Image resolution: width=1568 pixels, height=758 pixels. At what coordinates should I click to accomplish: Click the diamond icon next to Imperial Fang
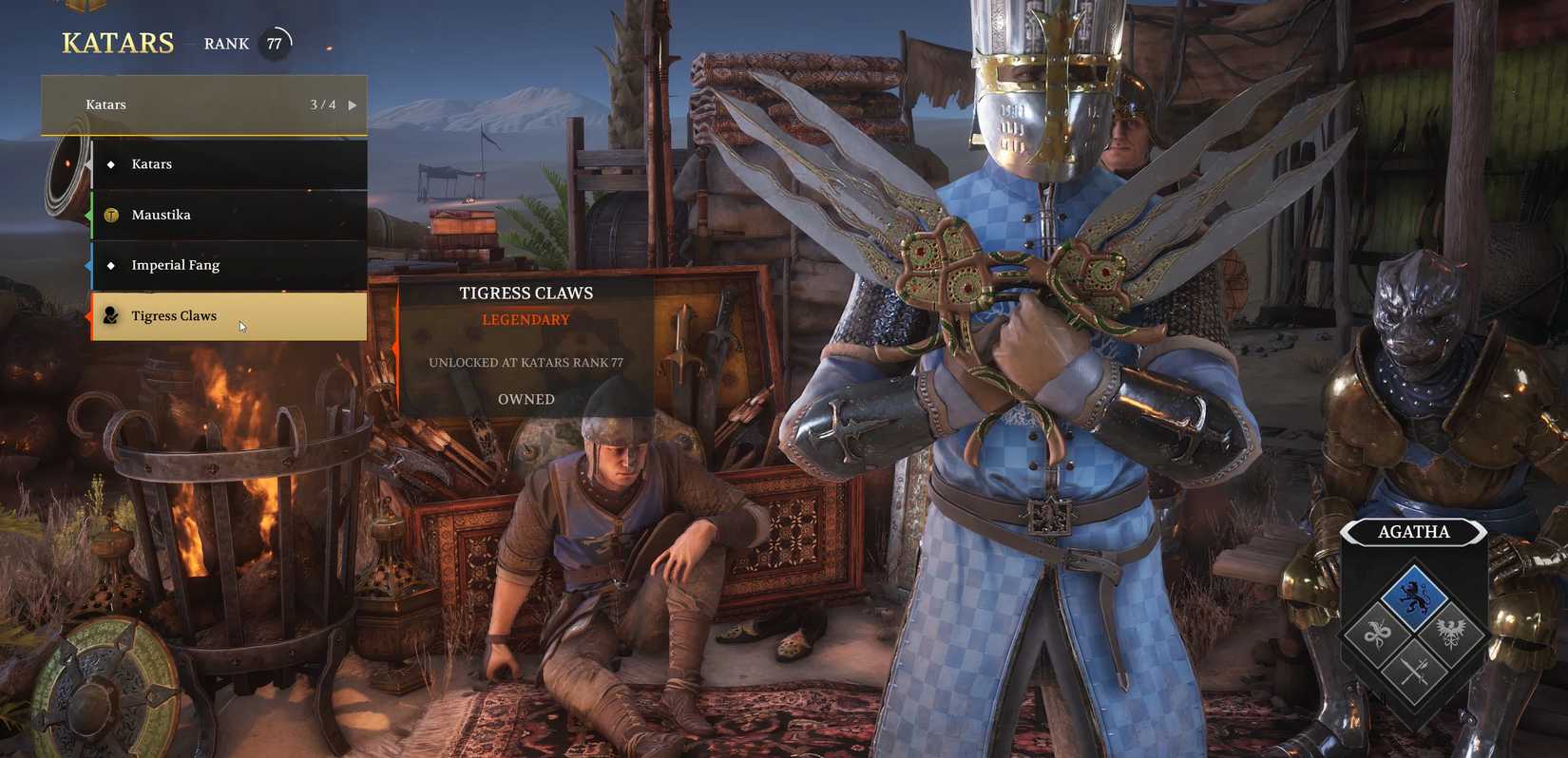[111, 265]
